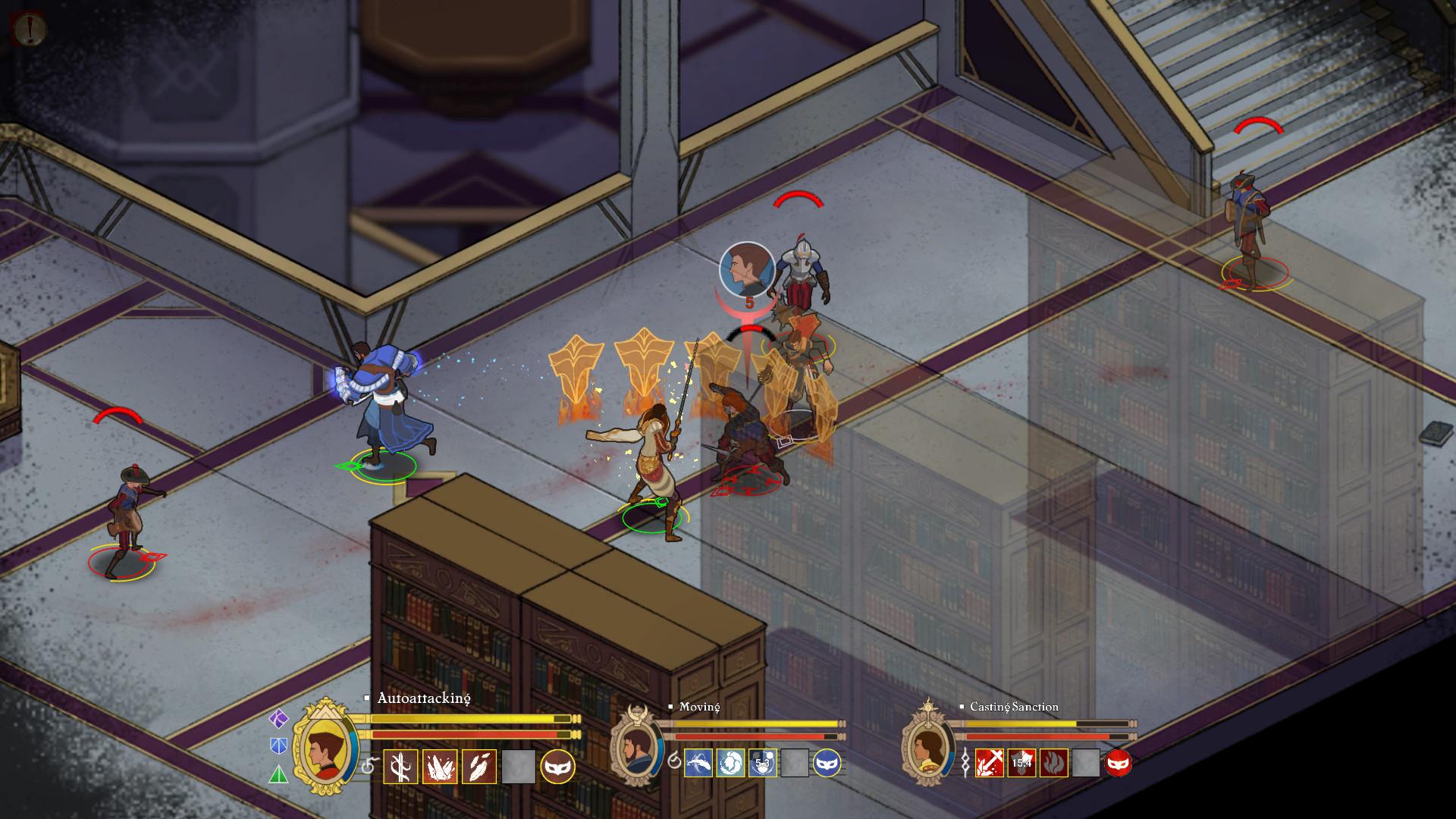The width and height of the screenshot is (1456, 819).
Task: Use the crystal shards ability
Action: 440,767
